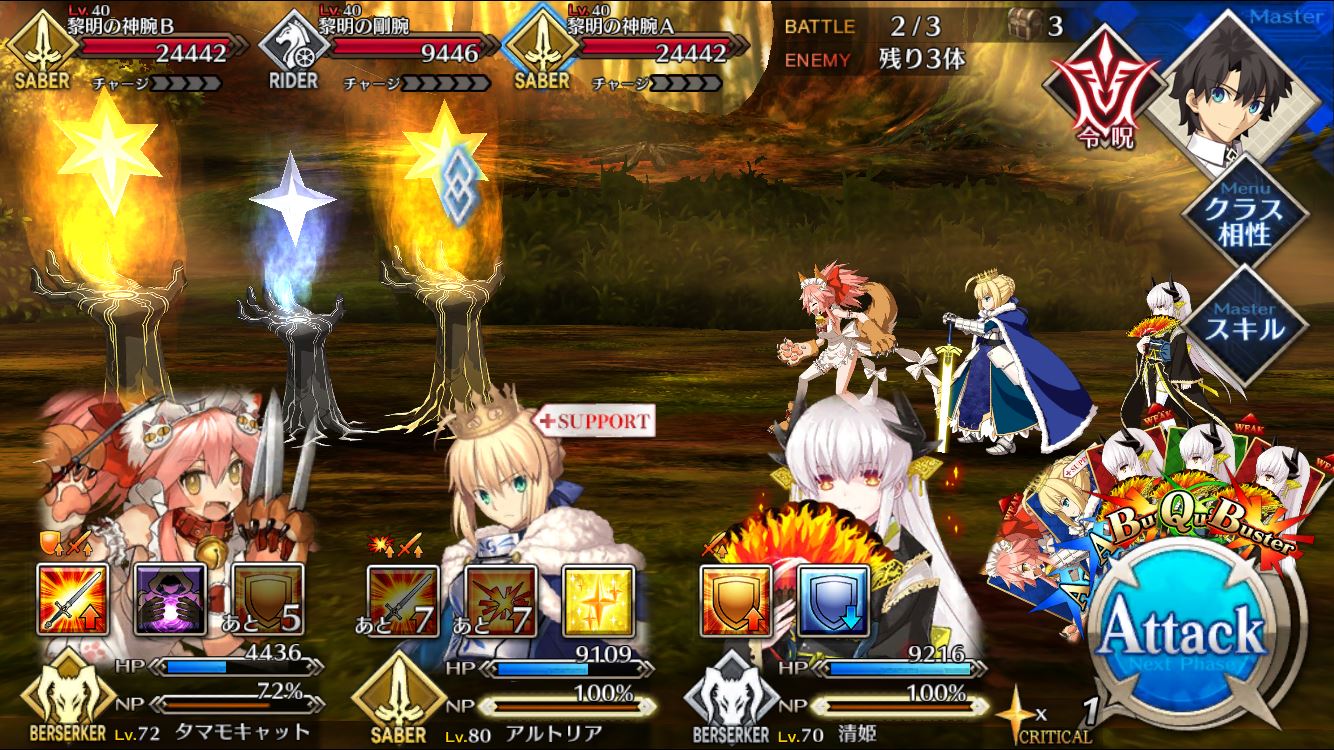Activate Artoria's golden sparkle skill
The height and width of the screenshot is (750, 1334).
(x=598, y=602)
